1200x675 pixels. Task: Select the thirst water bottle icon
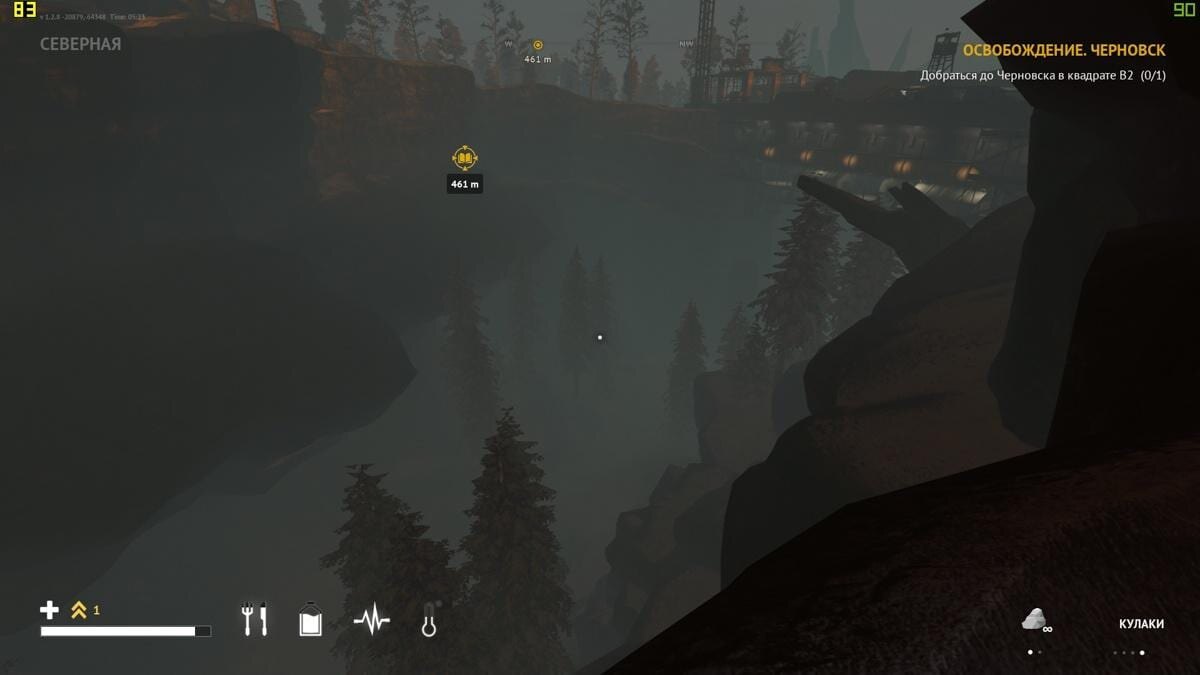(x=311, y=619)
